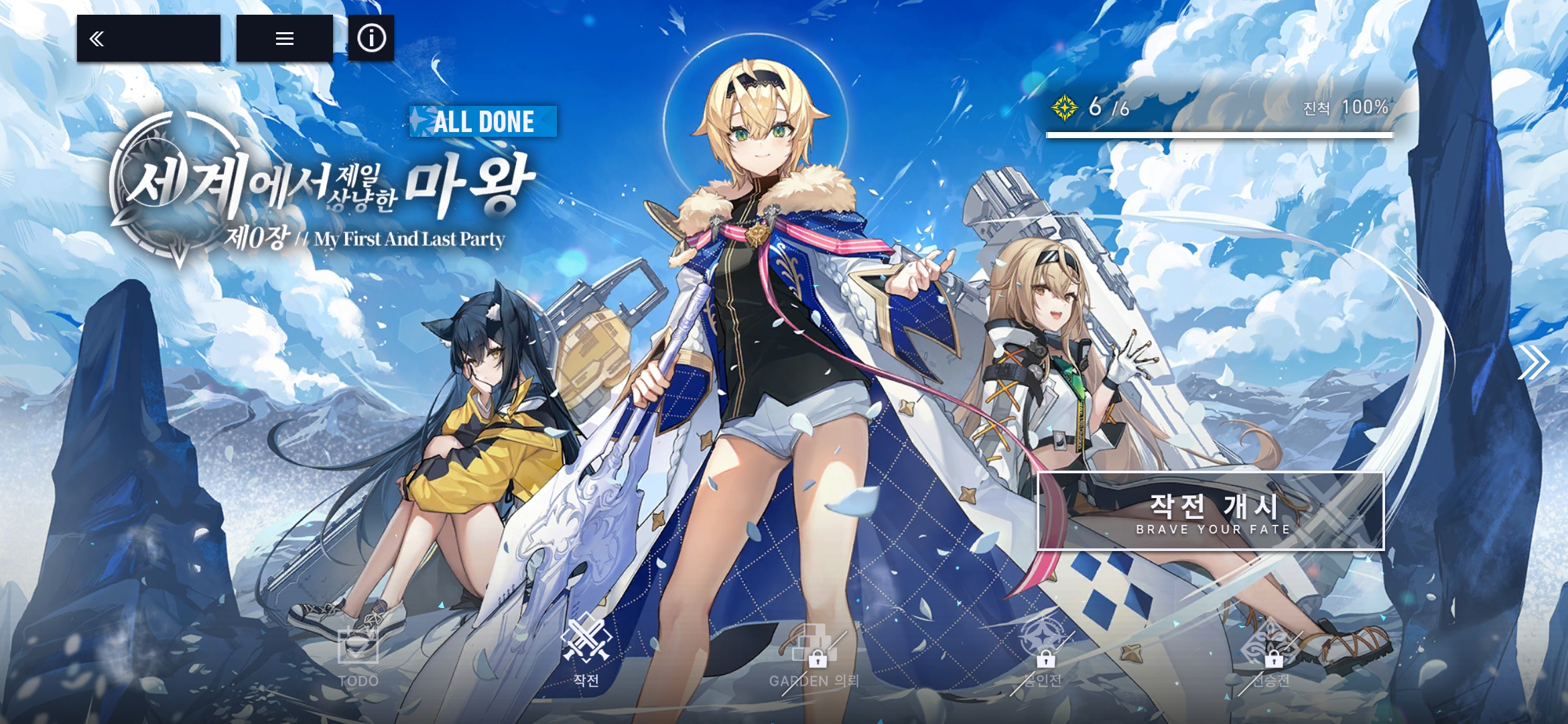Go back with the double-chevron button

pos(148,39)
